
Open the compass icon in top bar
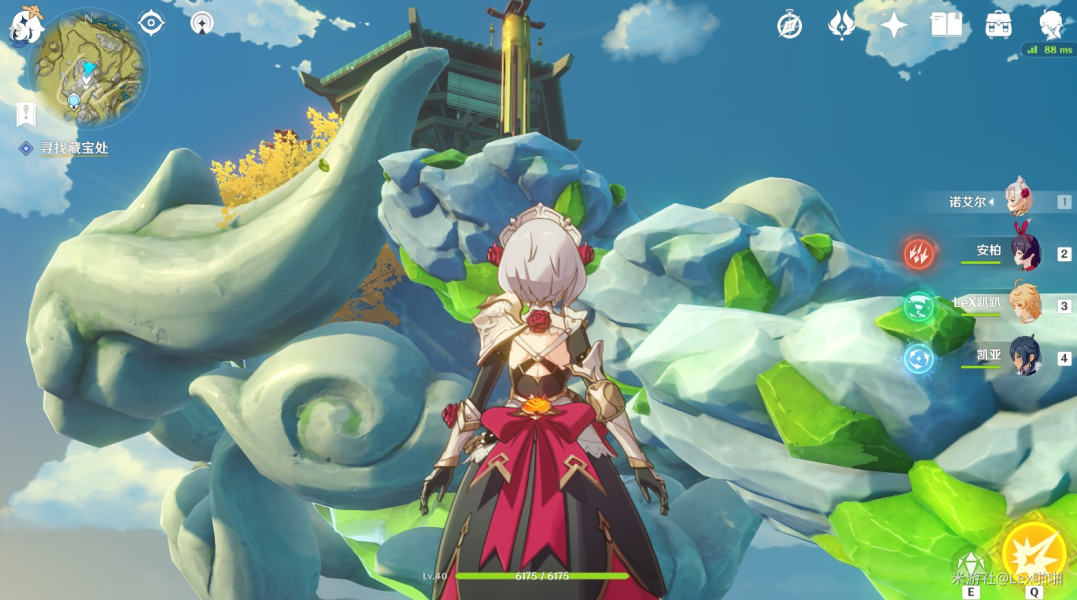pos(790,25)
